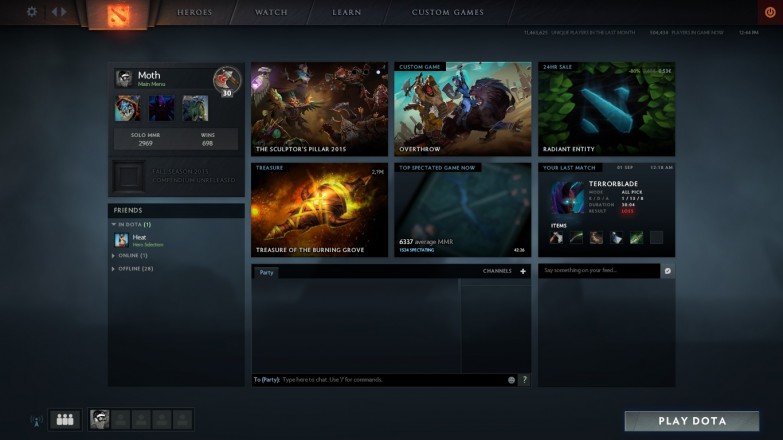This screenshot has width=783, height=440.
Task: Open the settings gear icon
Action: (32, 12)
